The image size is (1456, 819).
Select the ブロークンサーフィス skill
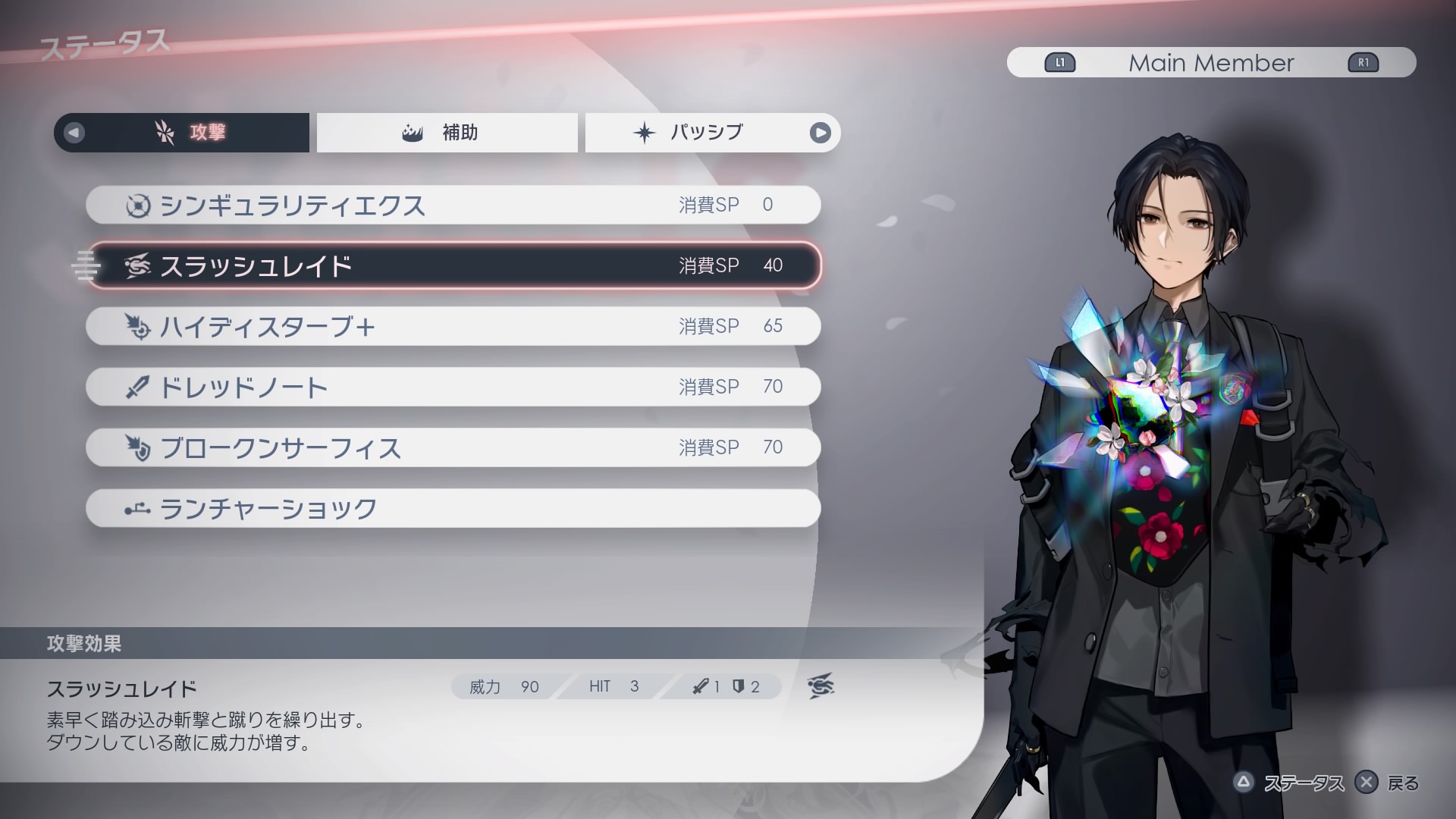tap(453, 447)
